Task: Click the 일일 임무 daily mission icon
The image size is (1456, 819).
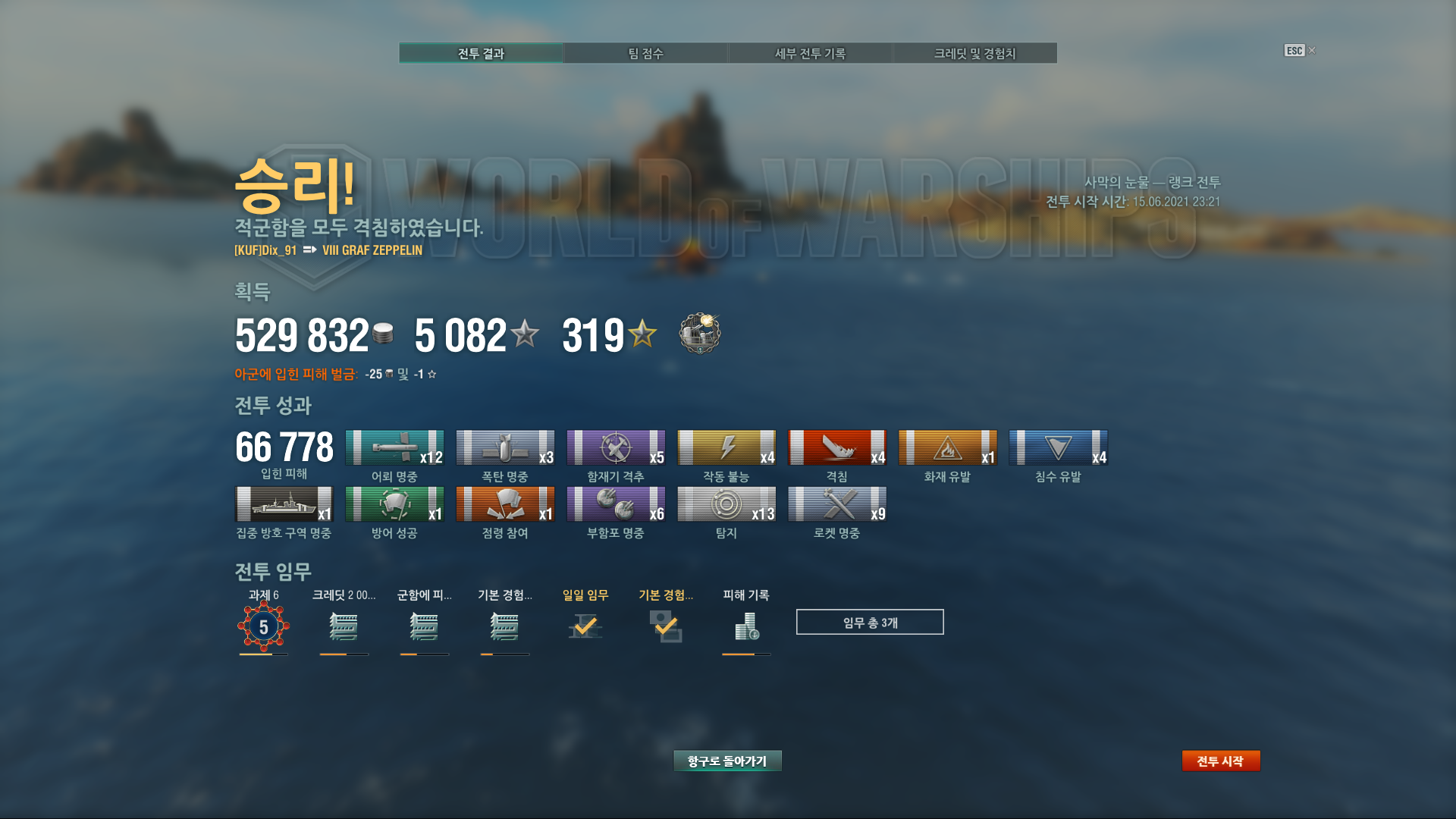Action: click(585, 626)
